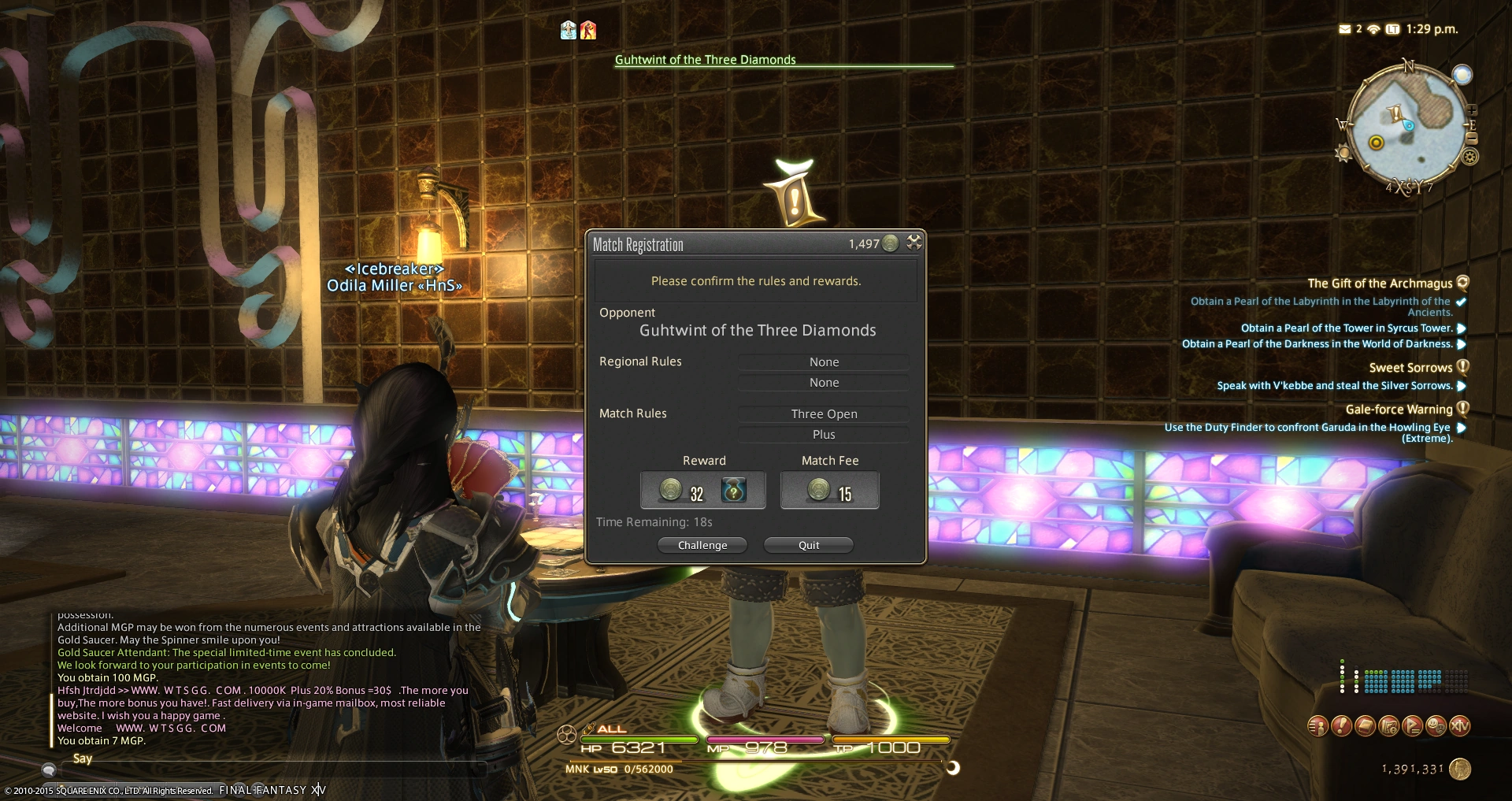This screenshot has height=801, width=1512.
Task: Open the Signs flag menu icon
Action: point(1413,726)
